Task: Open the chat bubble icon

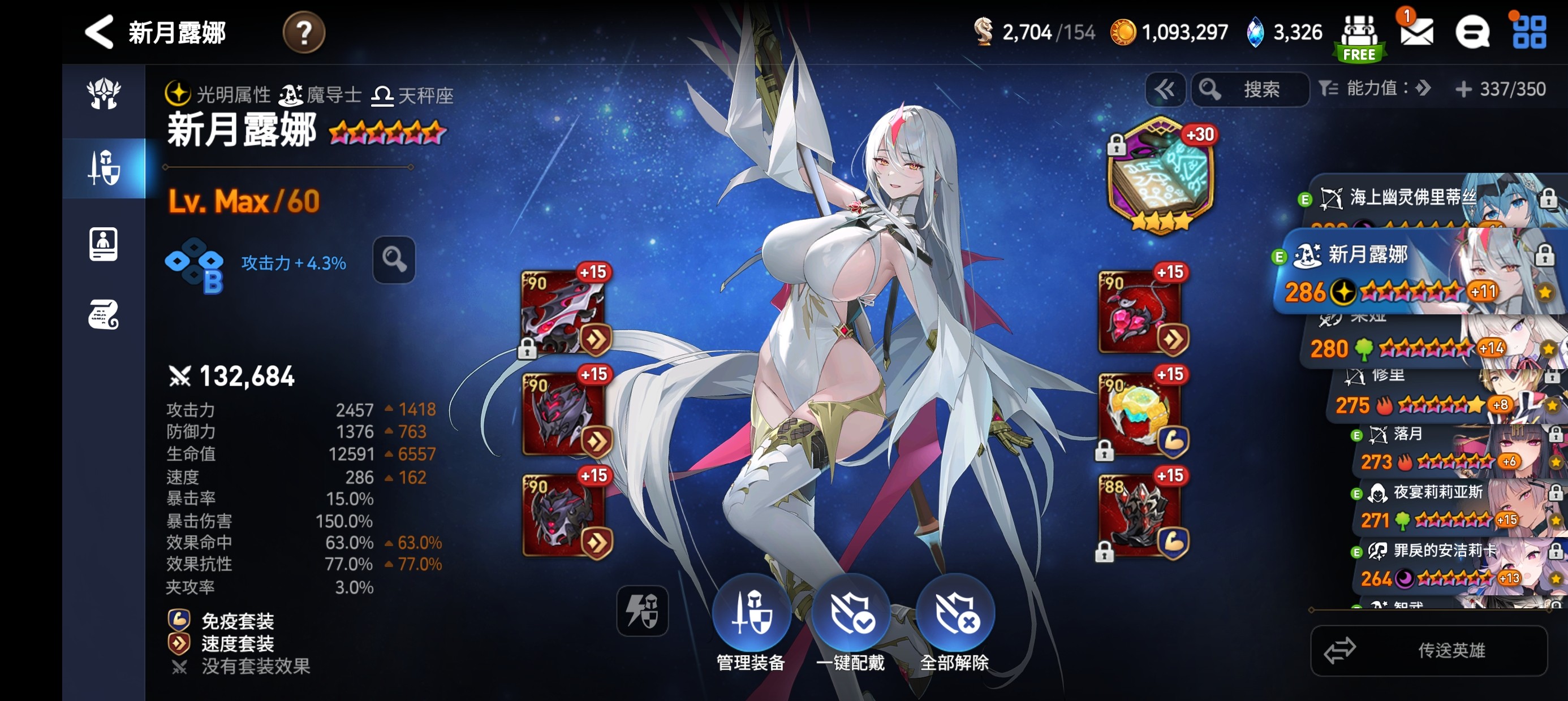Action: click(1472, 32)
